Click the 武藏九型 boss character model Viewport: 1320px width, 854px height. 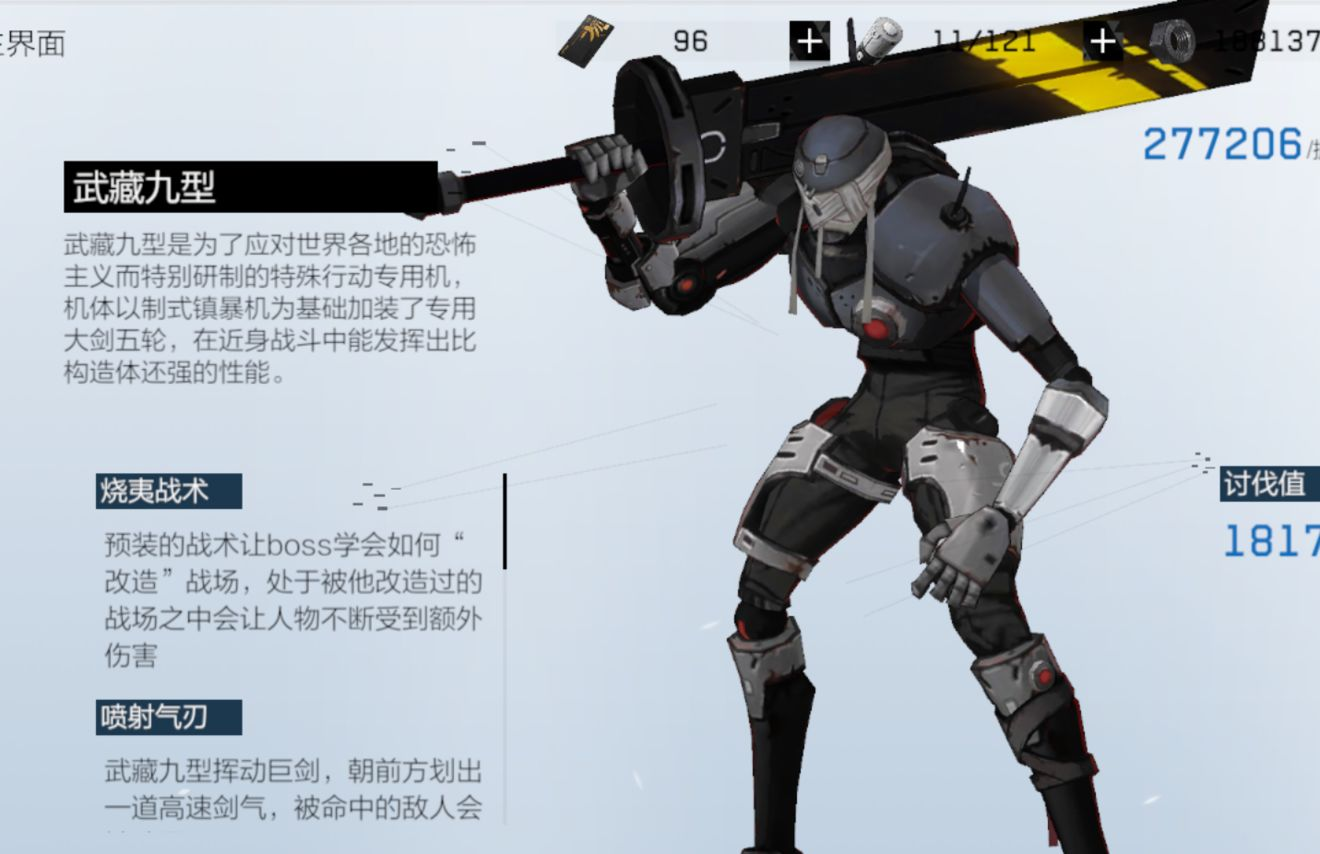pyautogui.click(x=880, y=400)
